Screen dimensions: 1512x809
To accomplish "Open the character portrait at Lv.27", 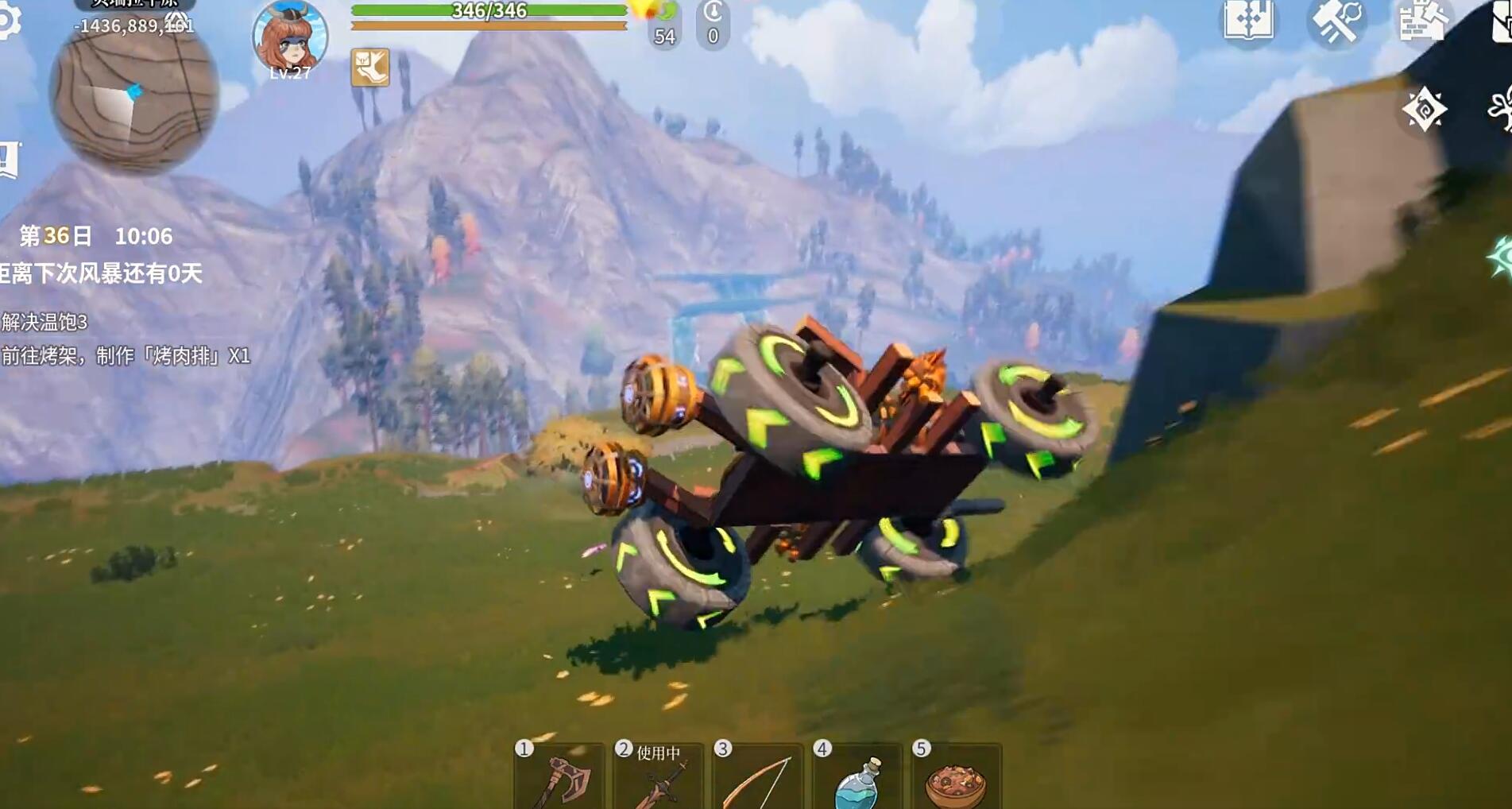I will pos(290,37).
